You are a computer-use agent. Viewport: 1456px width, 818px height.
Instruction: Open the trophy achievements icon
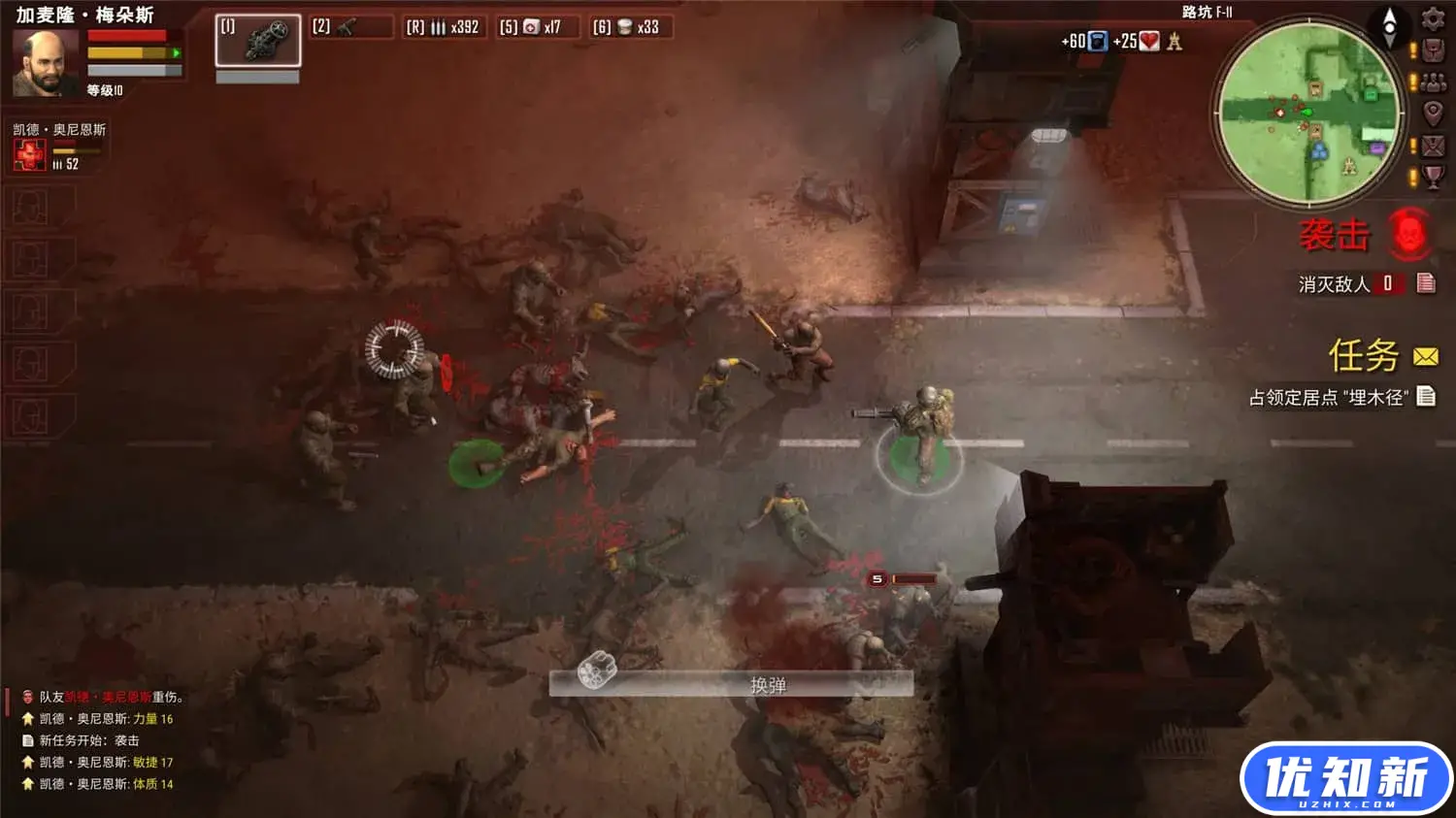1433,177
